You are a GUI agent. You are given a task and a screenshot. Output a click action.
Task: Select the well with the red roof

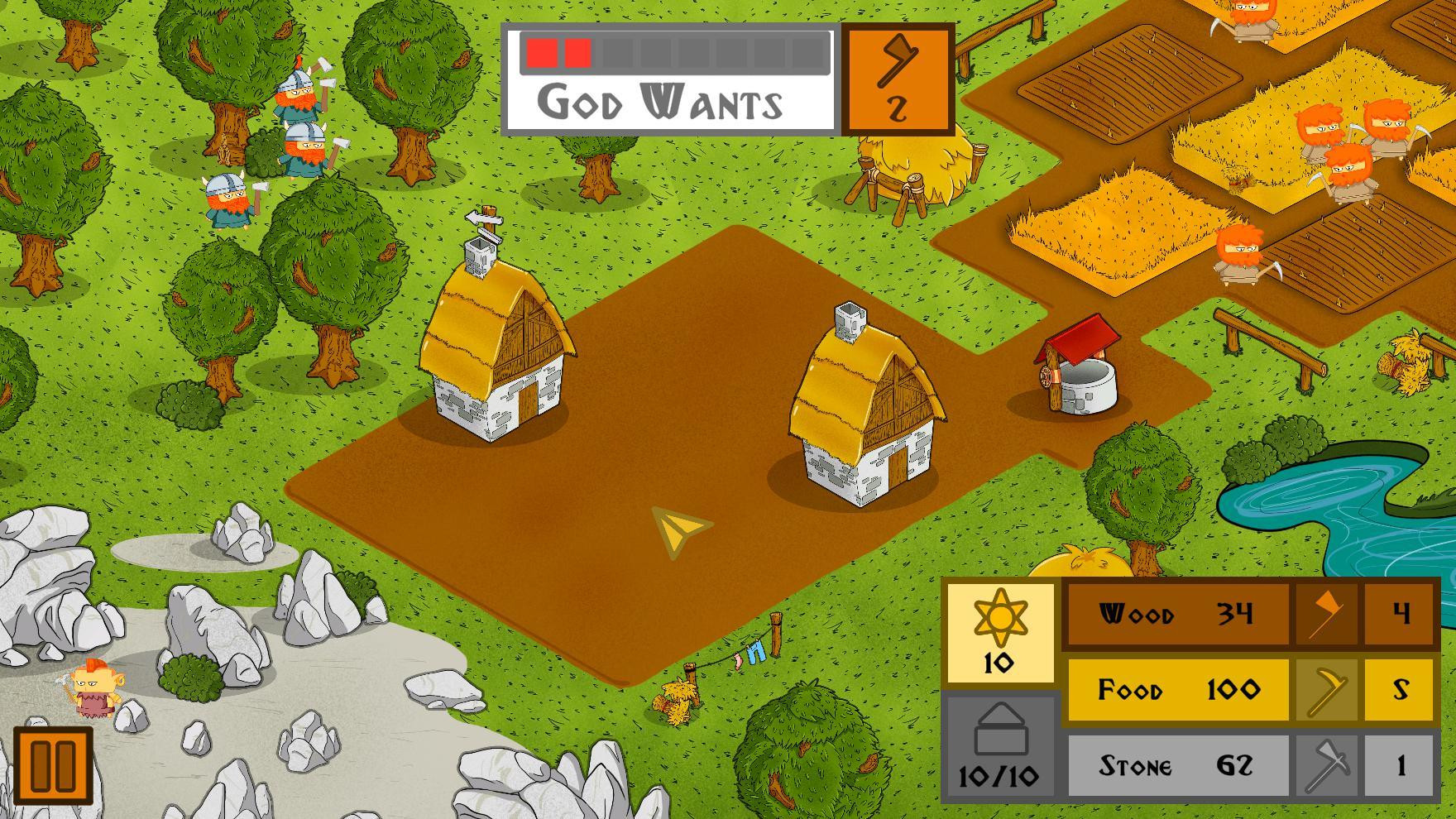(x=1078, y=372)
